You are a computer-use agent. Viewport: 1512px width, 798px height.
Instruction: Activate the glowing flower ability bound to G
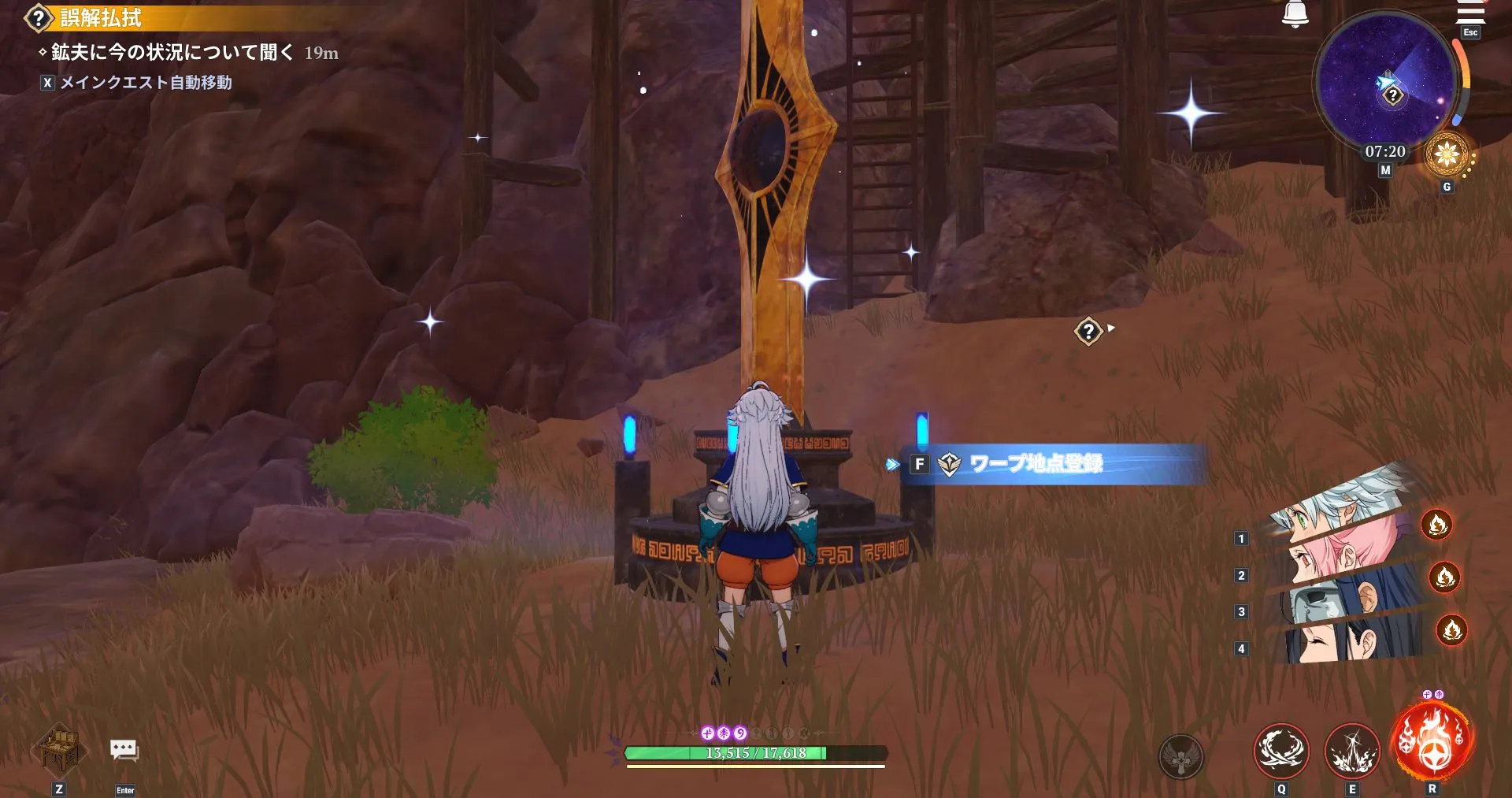tap(1446, 156)
